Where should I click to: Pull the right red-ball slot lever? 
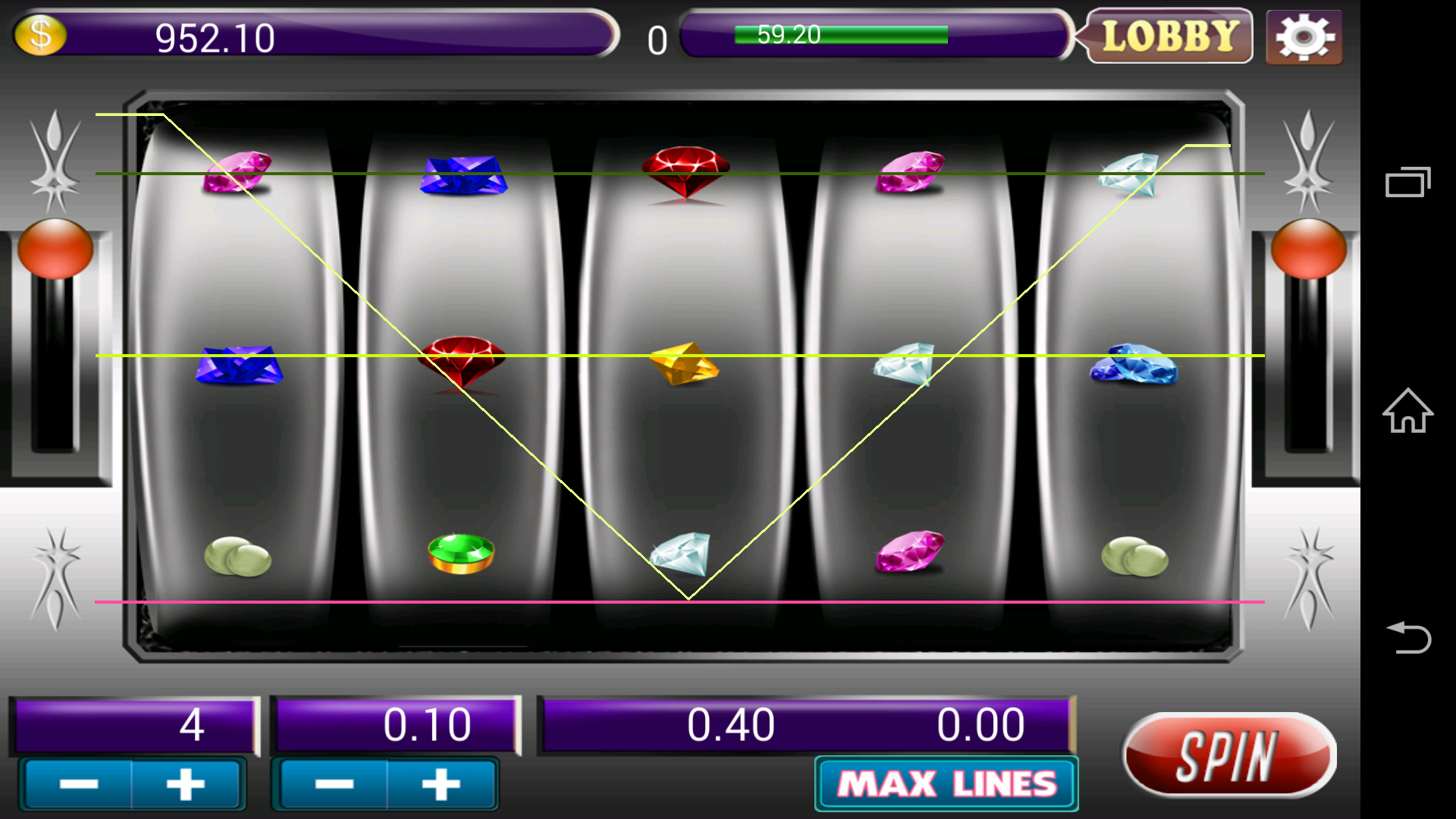pos(1308,249)
